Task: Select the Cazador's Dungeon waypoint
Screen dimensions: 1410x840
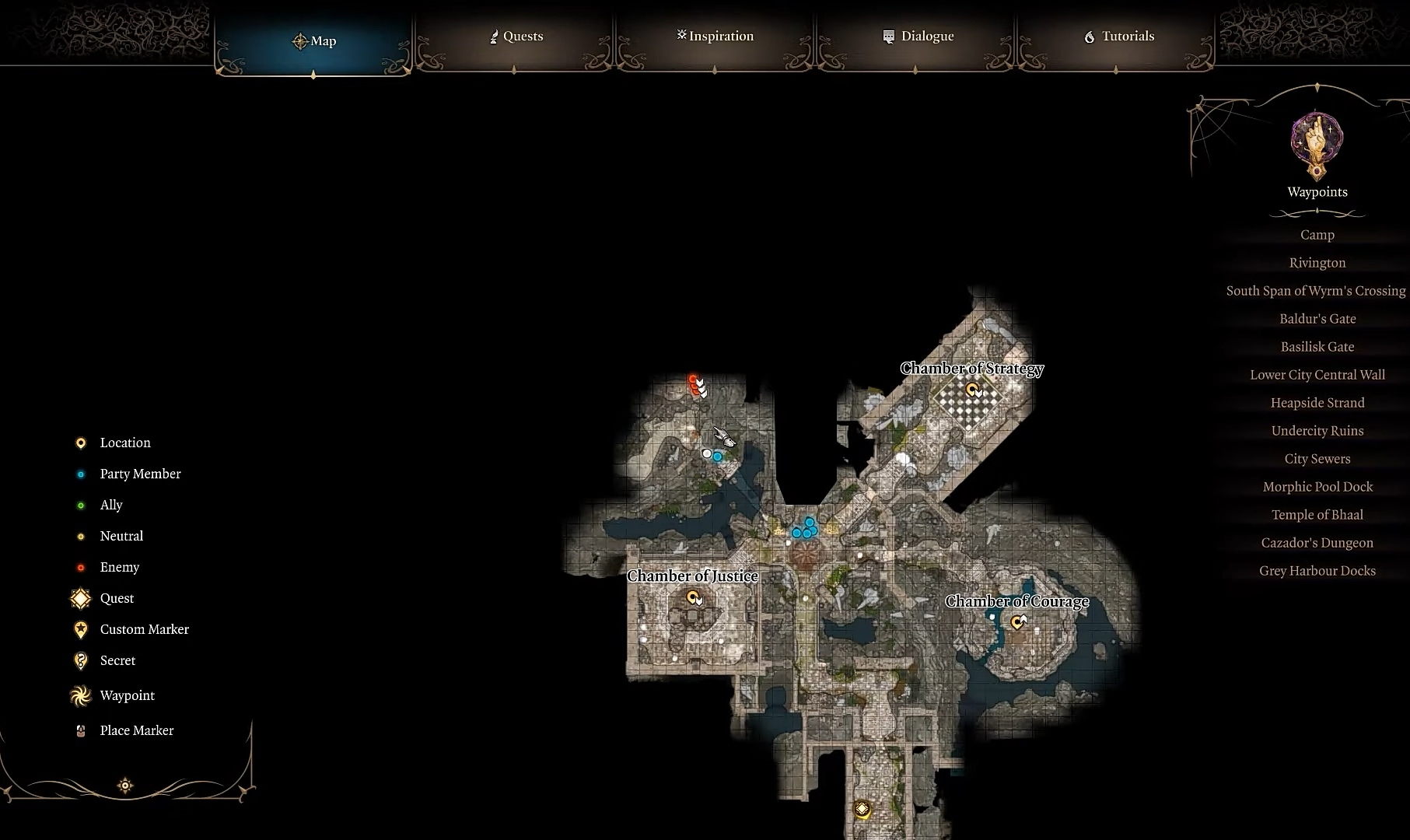Action: (x=1317, y=542)
